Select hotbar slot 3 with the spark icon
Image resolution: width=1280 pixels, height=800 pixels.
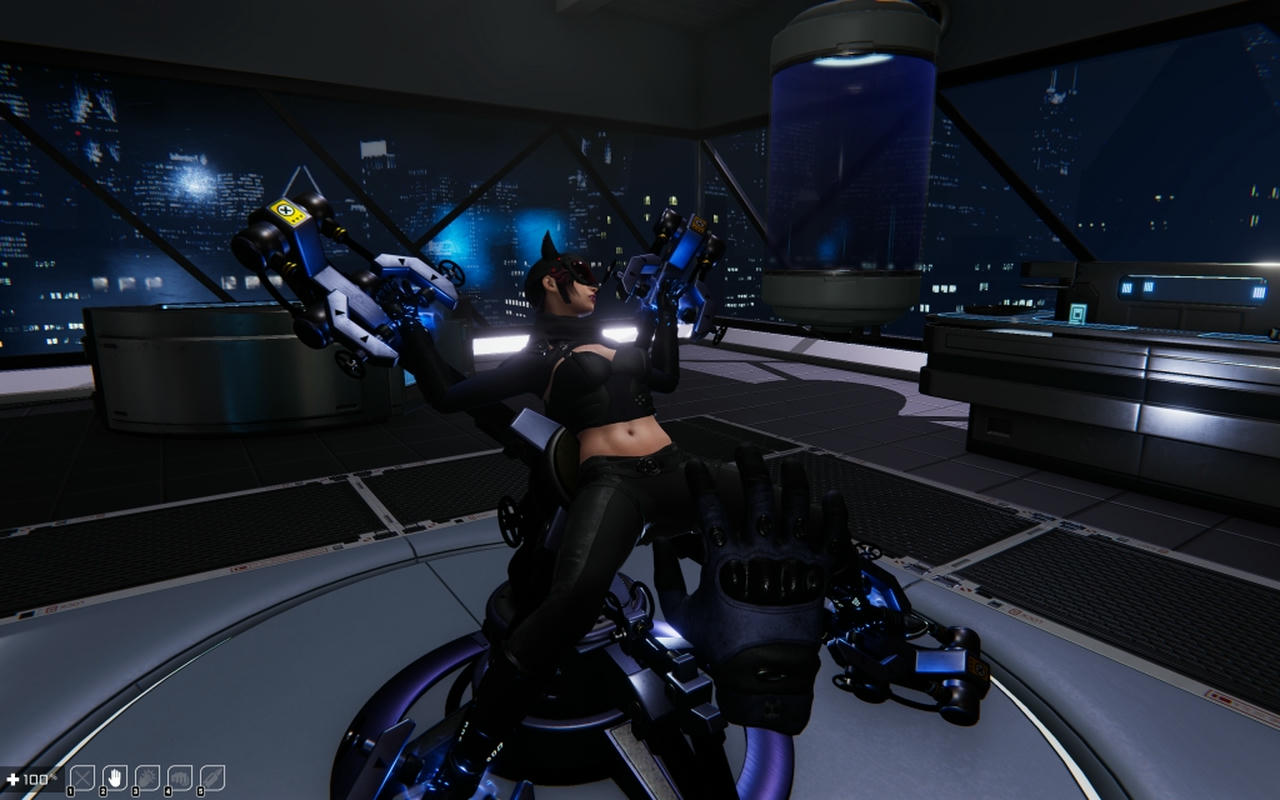click(x=145, y=778)
